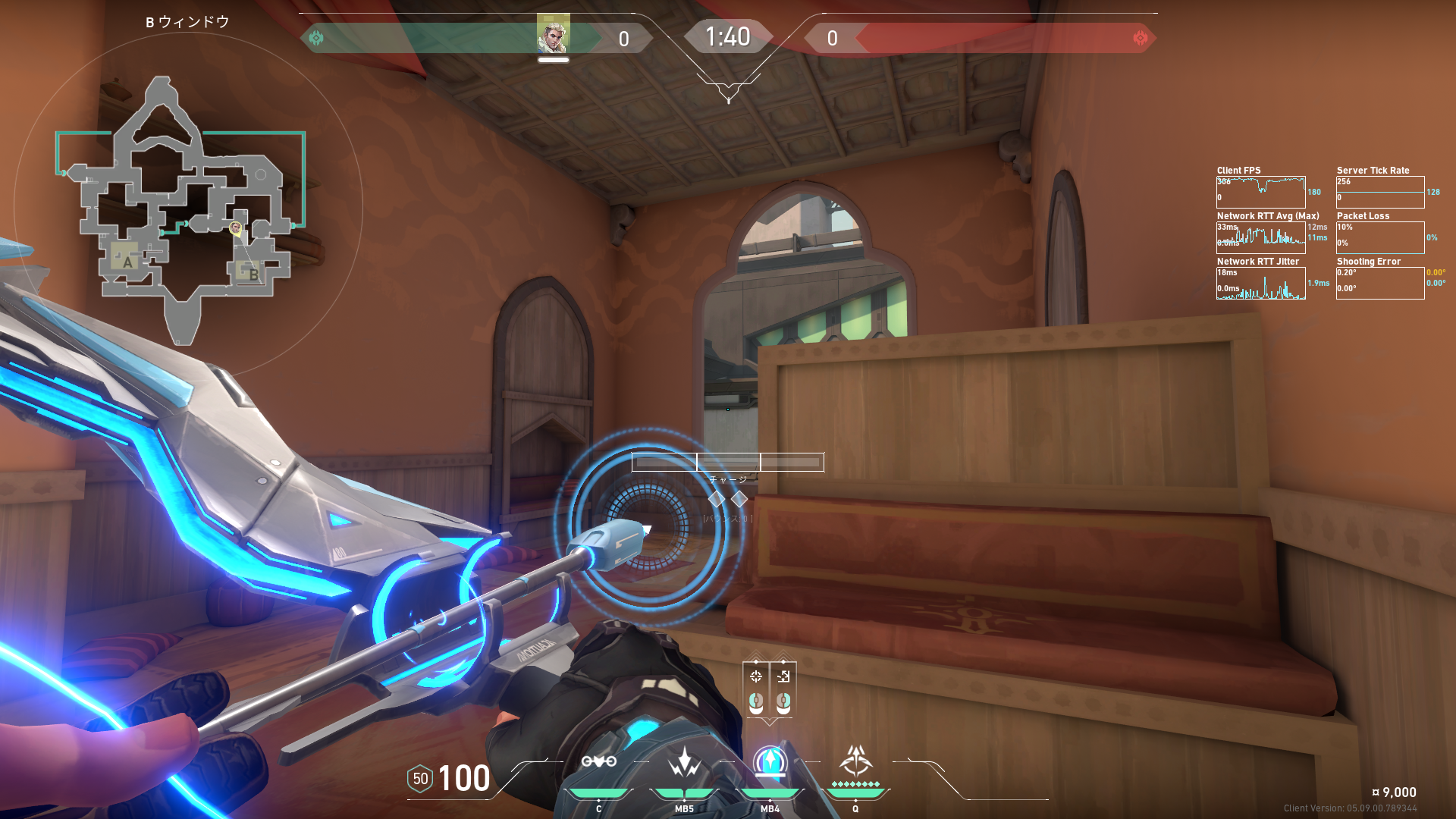This screenshot has height=819, width=1456.
Task: Activate the Hunter's Fury ultimate icon
Action: point(855,762)
